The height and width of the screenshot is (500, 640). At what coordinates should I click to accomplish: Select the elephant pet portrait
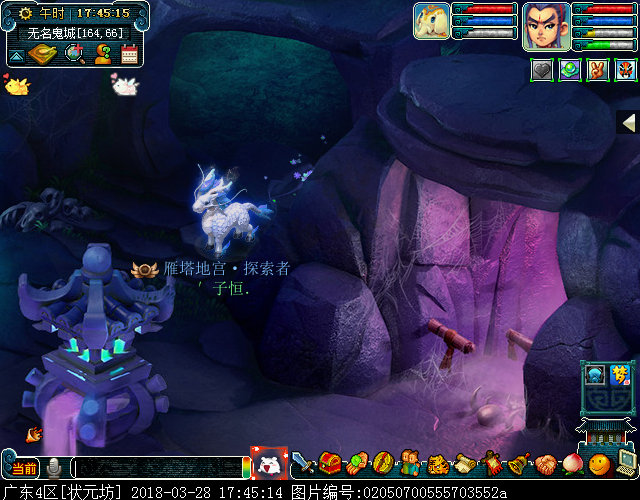[x=431, y=21]
